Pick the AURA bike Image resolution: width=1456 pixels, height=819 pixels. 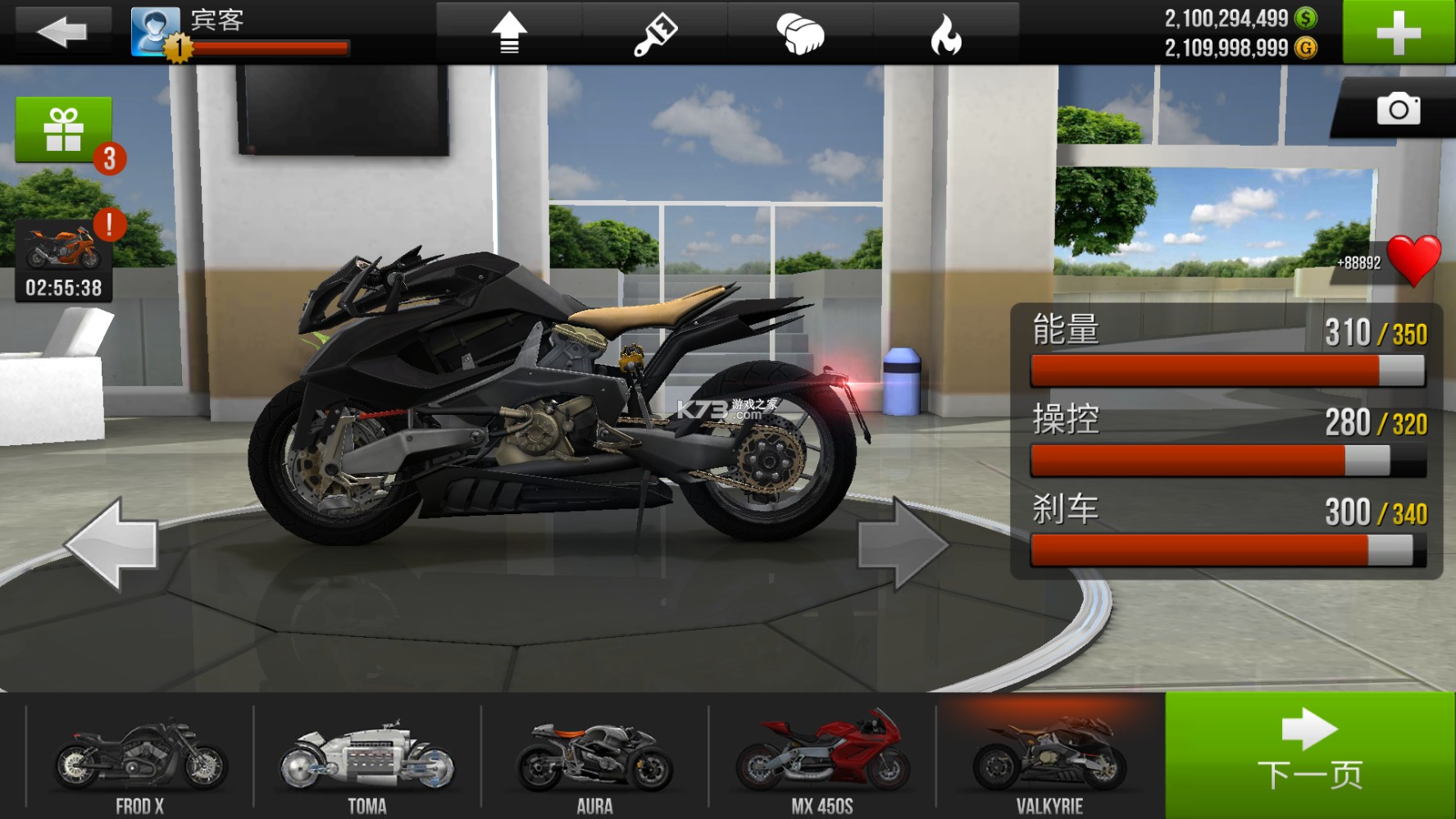[x=594, y=758]
